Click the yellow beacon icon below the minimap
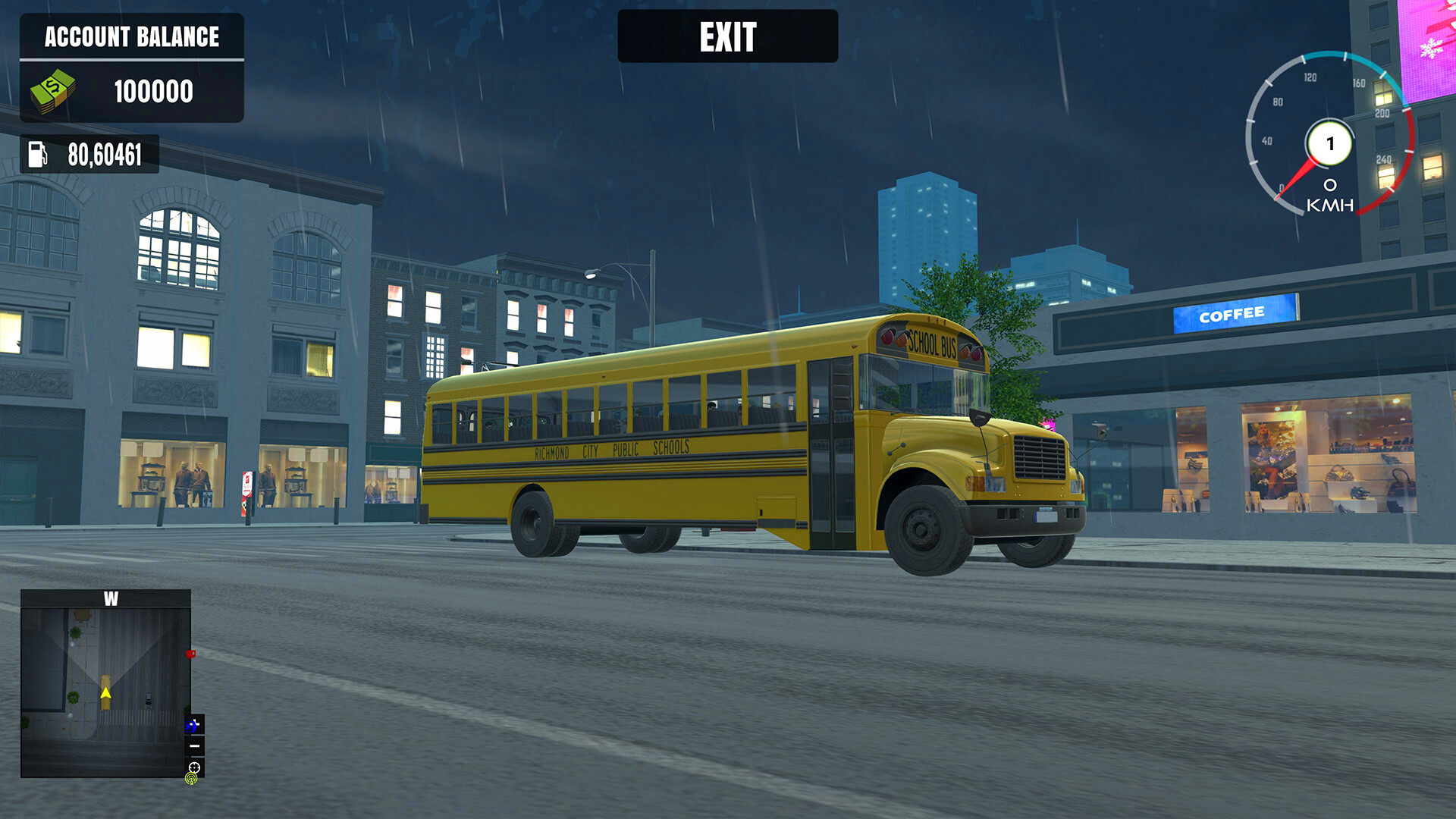Viewport: 1456px width, 819px height. pyautogui.click(x=191, y=780)
